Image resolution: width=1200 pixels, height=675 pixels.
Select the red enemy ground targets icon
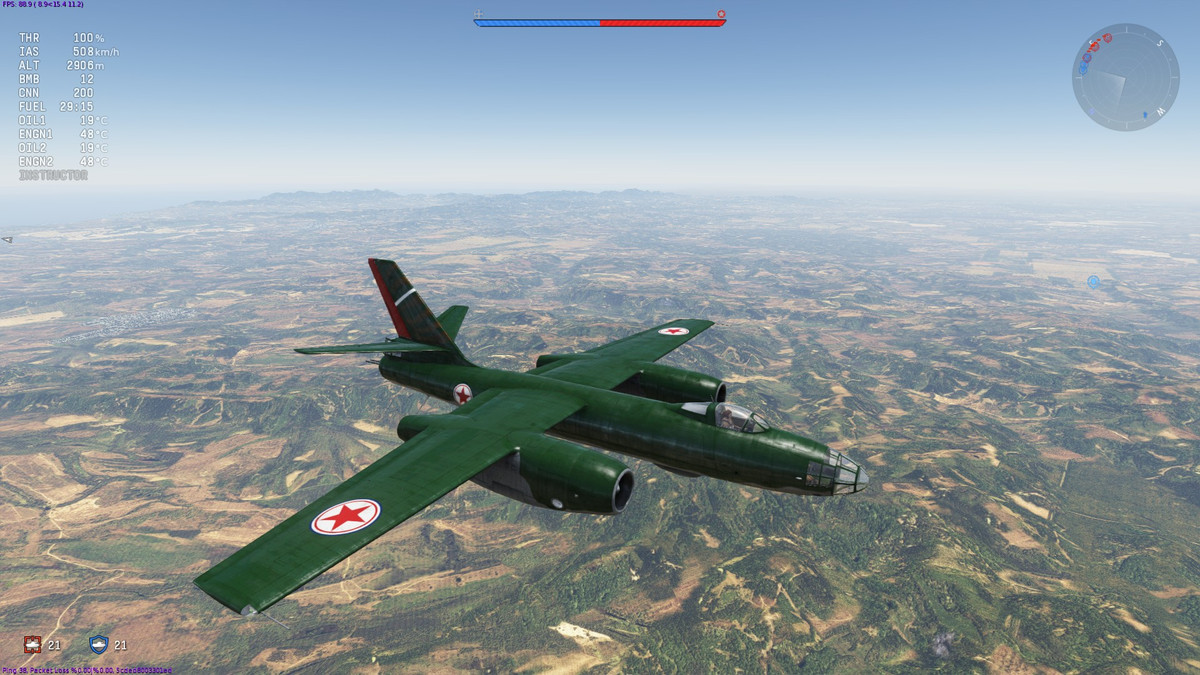pyautogui.click(x=31, y=645)
